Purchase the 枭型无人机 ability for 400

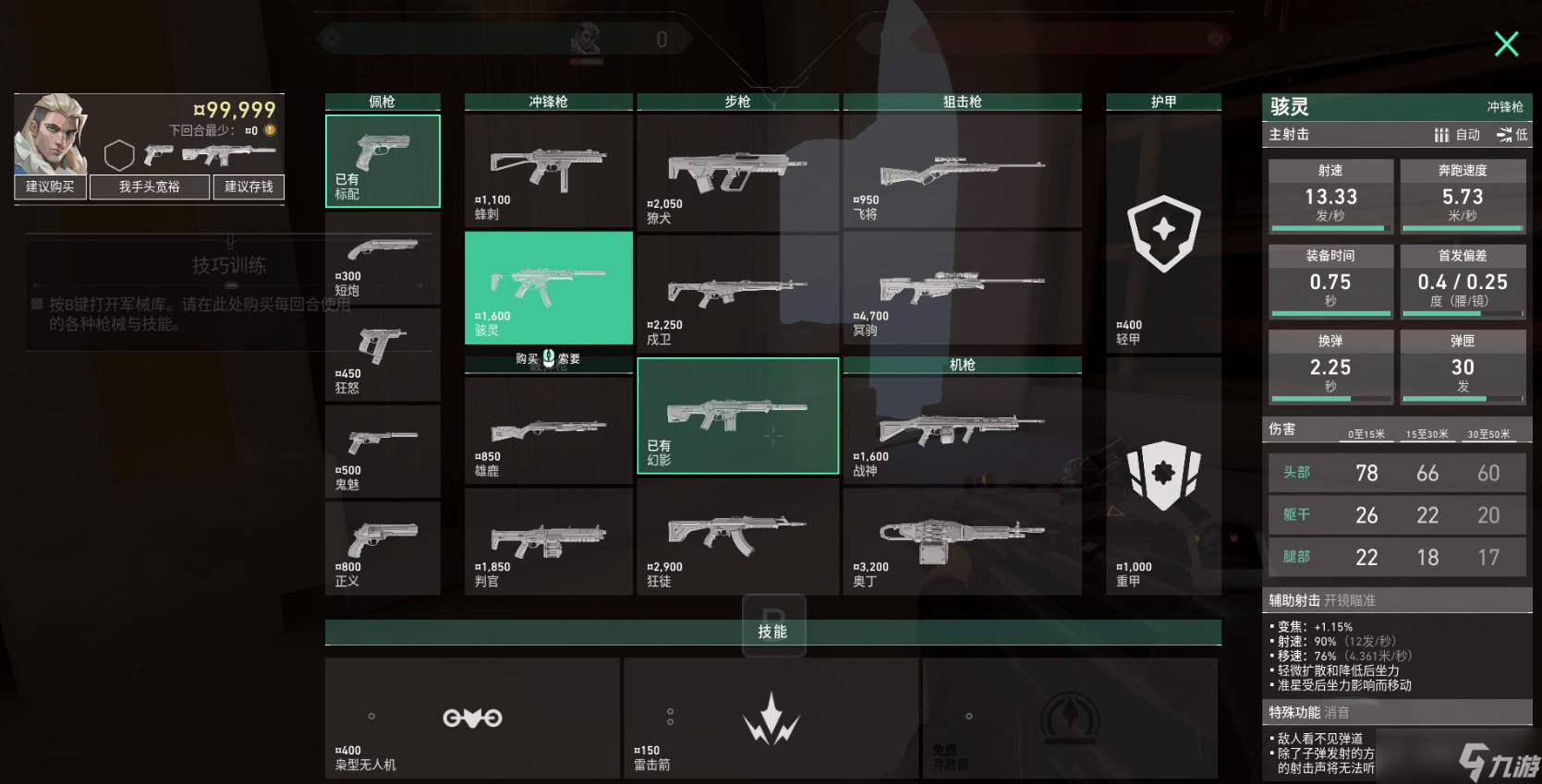472,718
